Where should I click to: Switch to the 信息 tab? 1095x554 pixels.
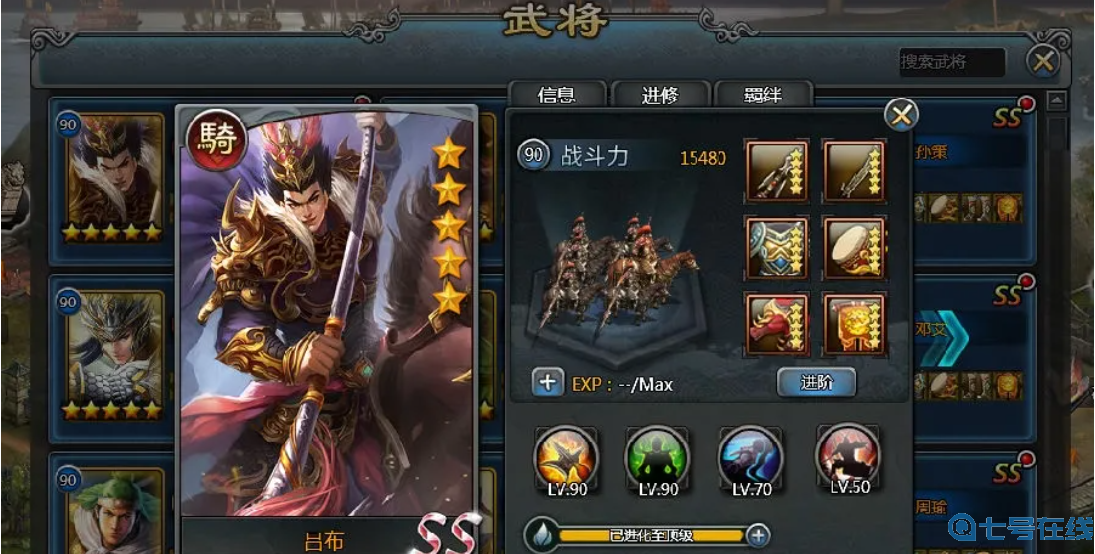[x=556, y=95]
